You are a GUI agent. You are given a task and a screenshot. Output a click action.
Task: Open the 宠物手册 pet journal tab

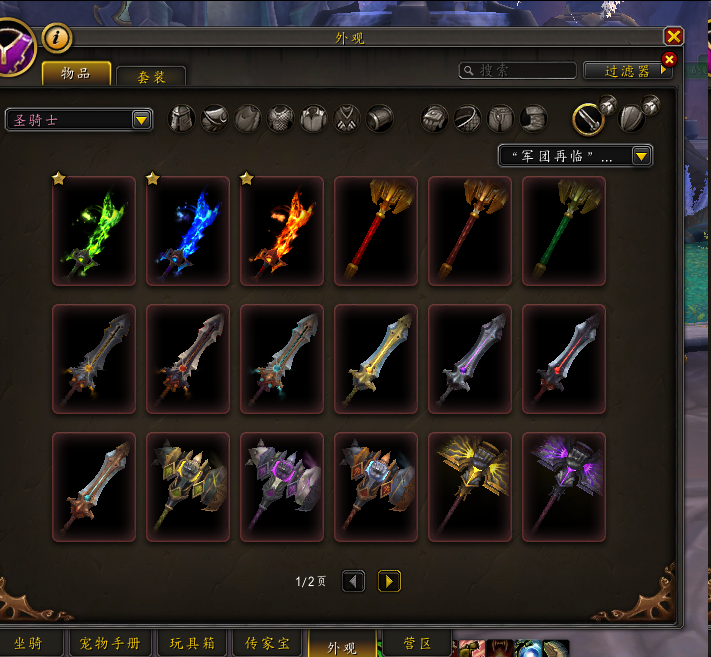click(111, 645)
